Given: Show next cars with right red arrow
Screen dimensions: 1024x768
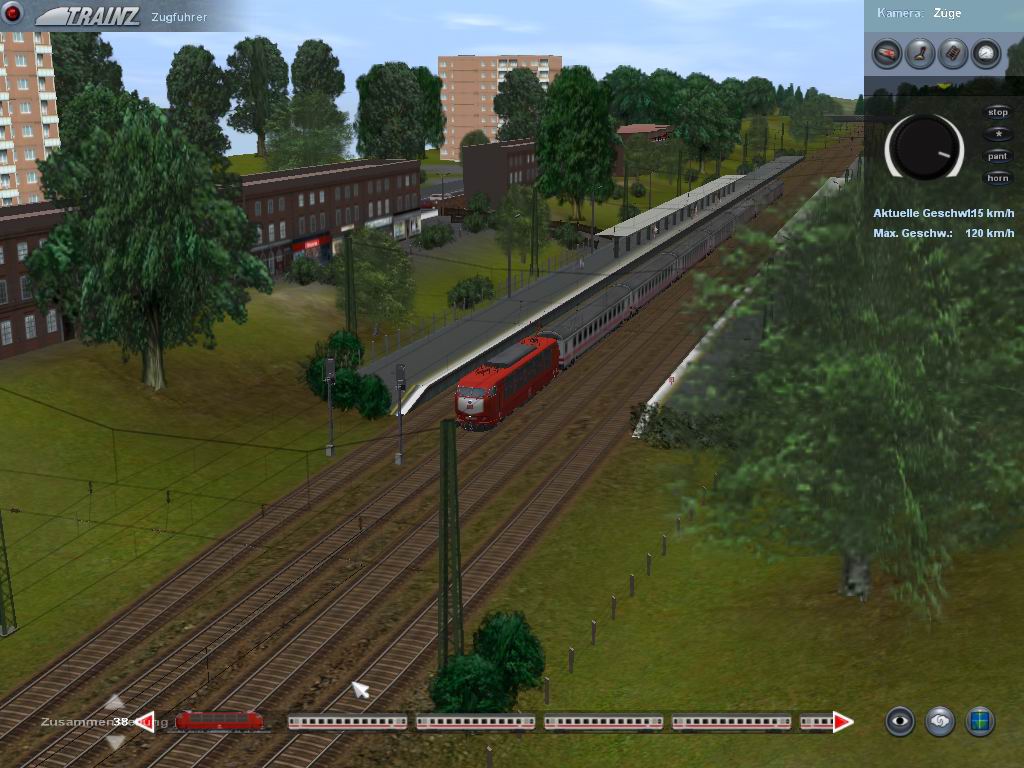Looking at the screenshot, I should point(843,721).
